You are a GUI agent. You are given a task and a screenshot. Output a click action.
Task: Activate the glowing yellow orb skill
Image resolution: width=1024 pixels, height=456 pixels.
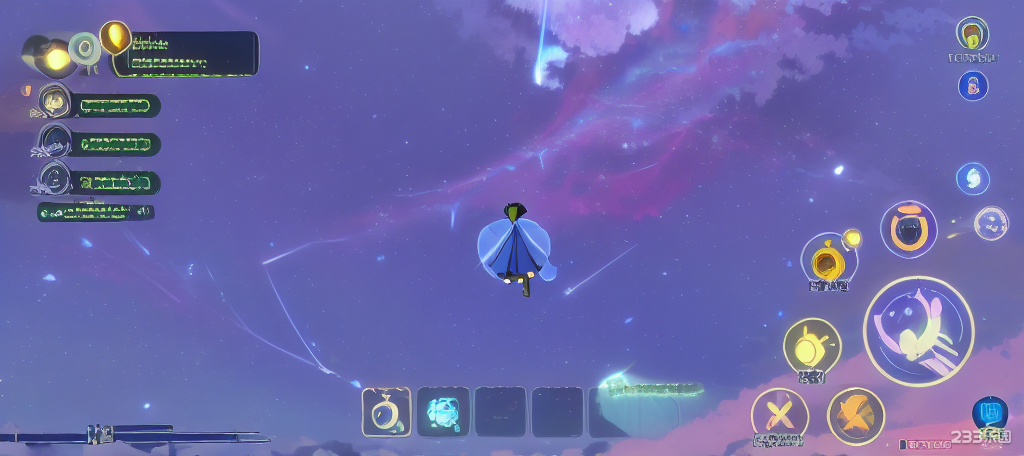(811, 347)
